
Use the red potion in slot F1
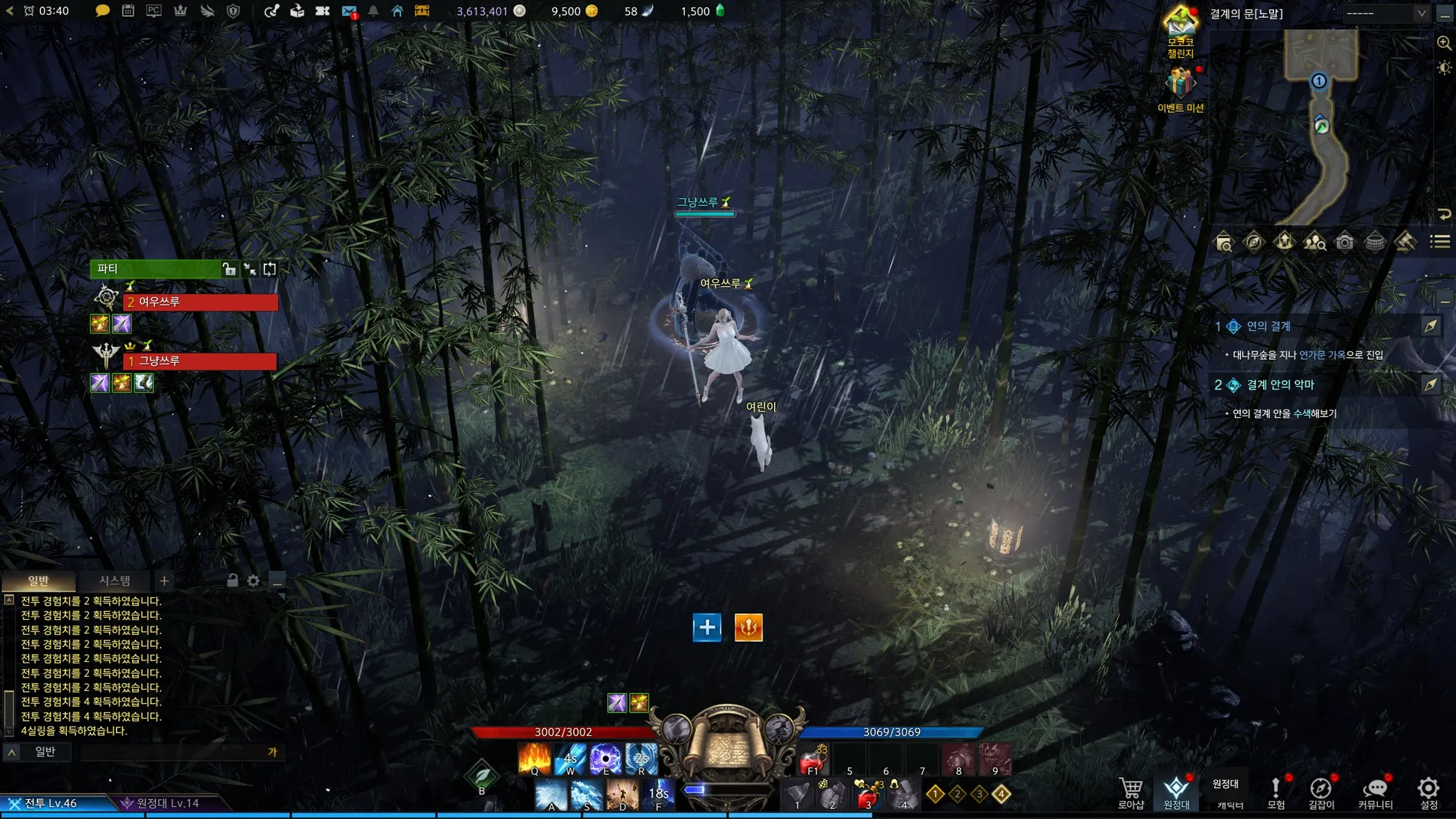813,761
